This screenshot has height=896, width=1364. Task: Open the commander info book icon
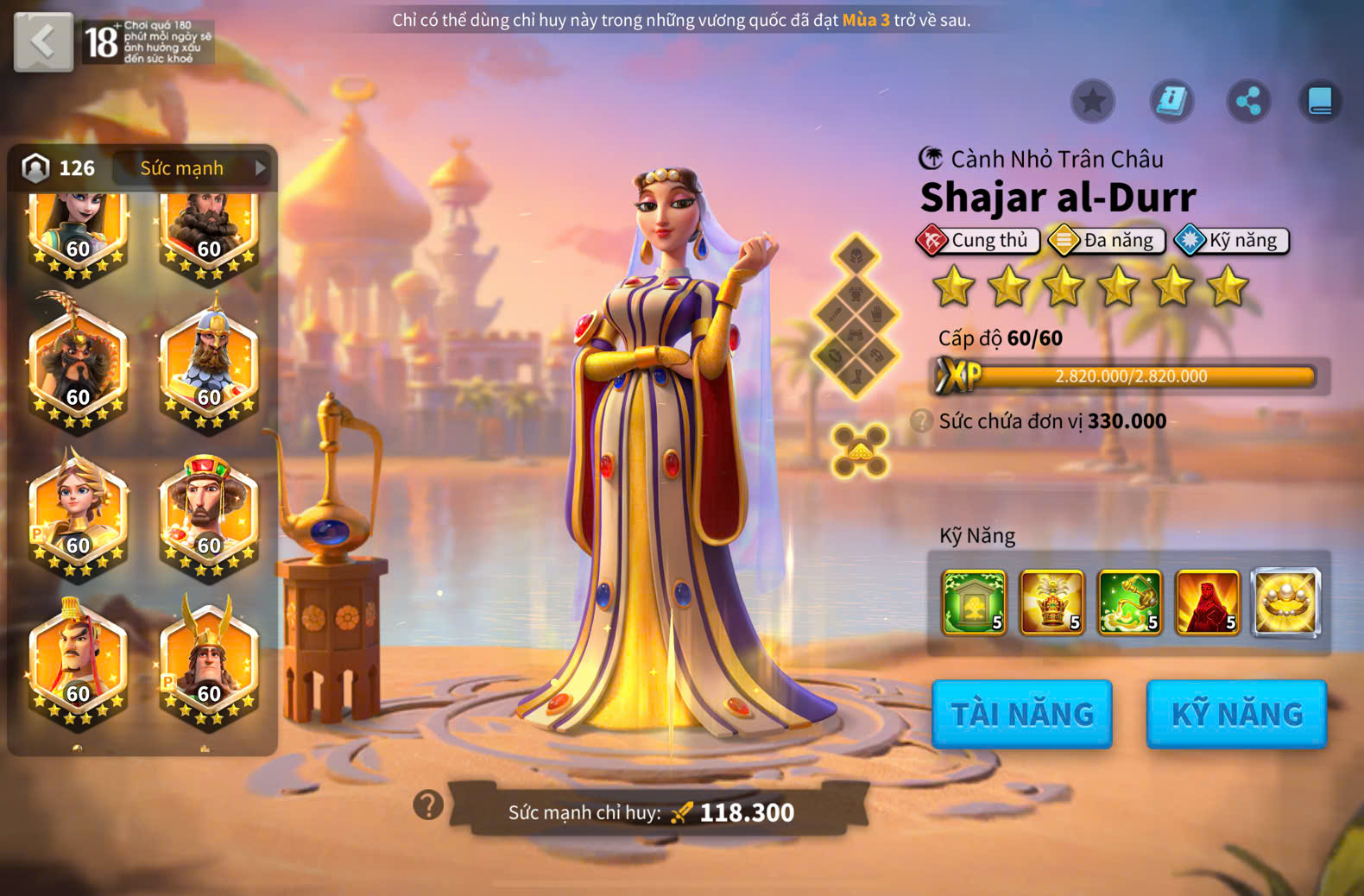(1171, 101)
